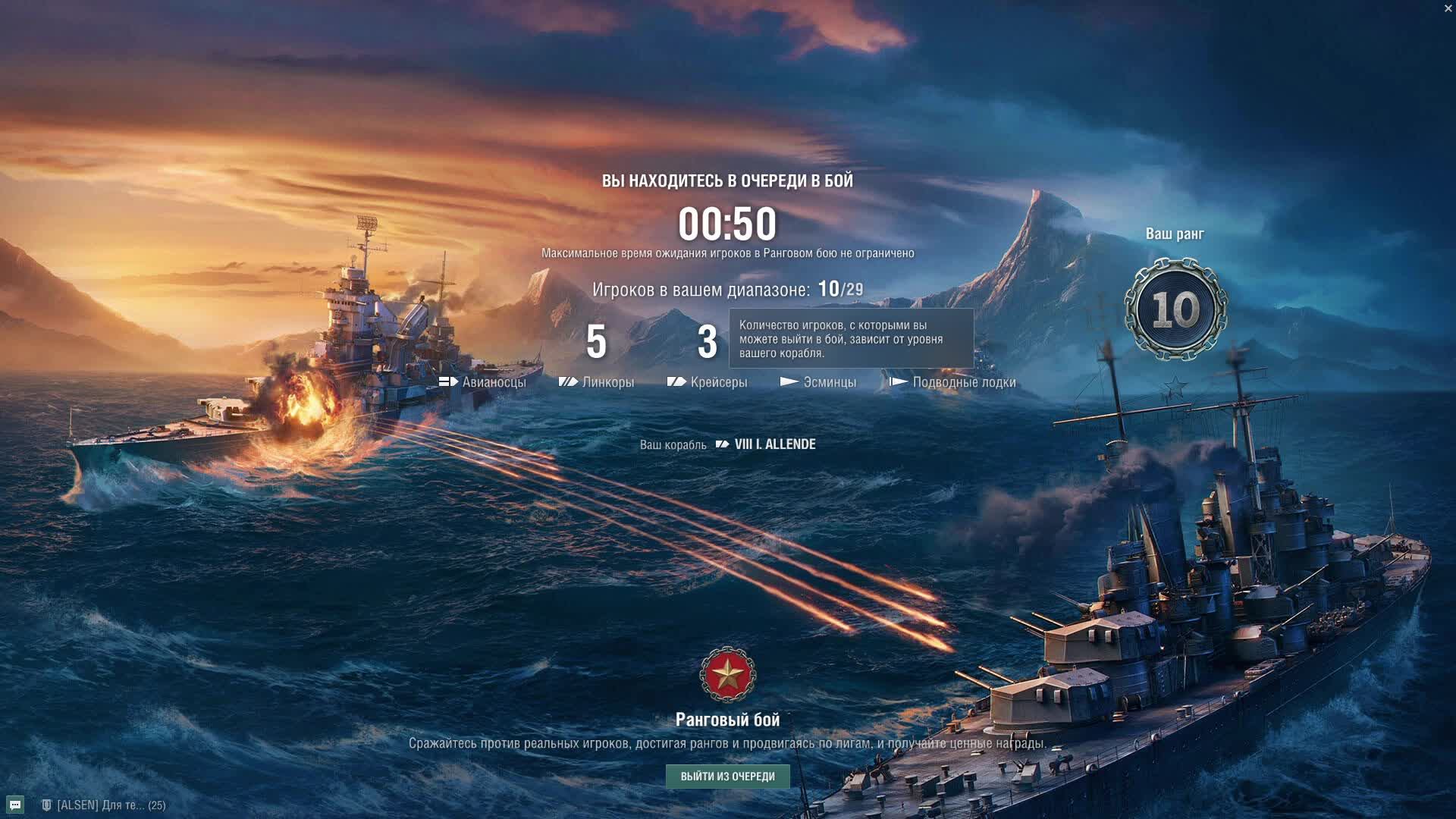
Task: Leave the battle queue
Action: pyautogui.click(x=727, y=776)
